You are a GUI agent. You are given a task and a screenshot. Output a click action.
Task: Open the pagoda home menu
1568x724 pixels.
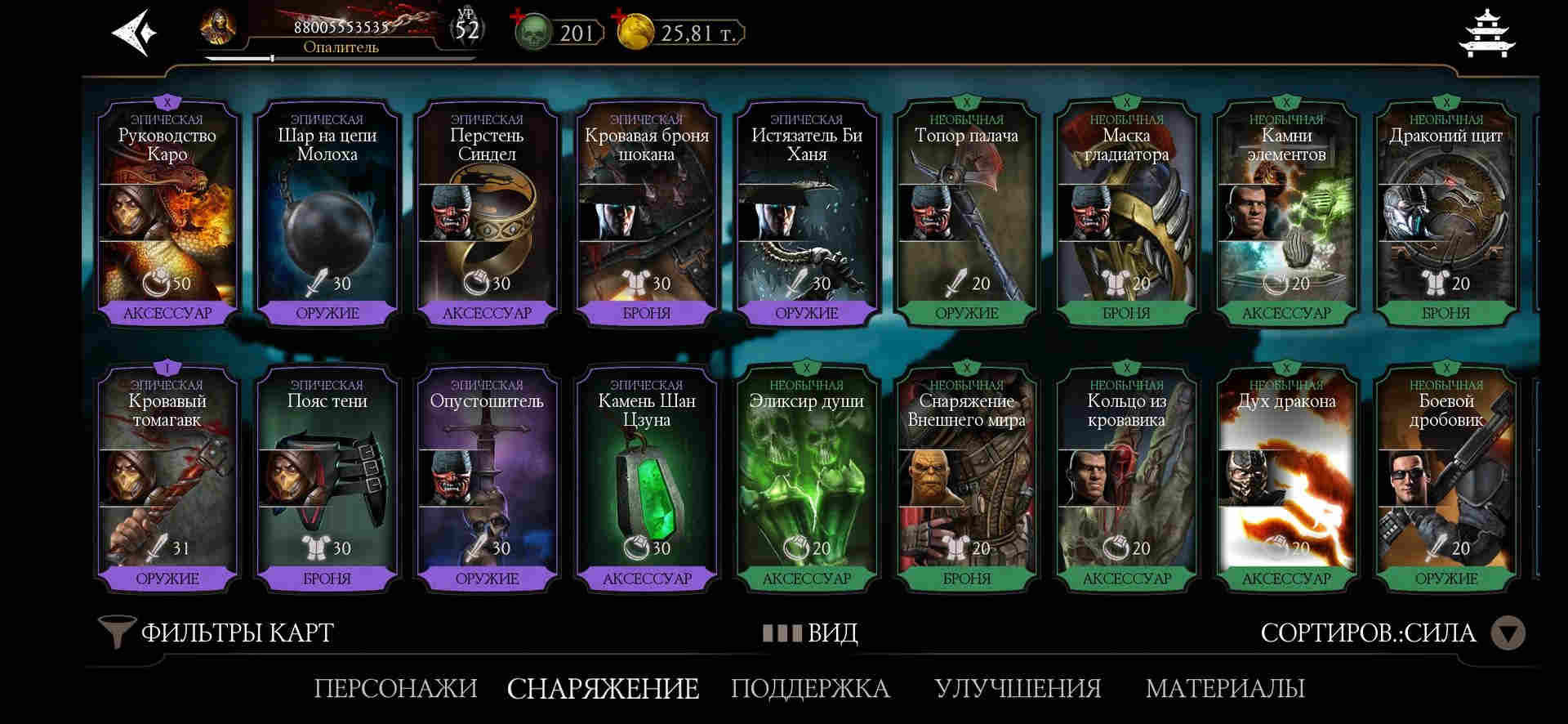(1486, 34)
